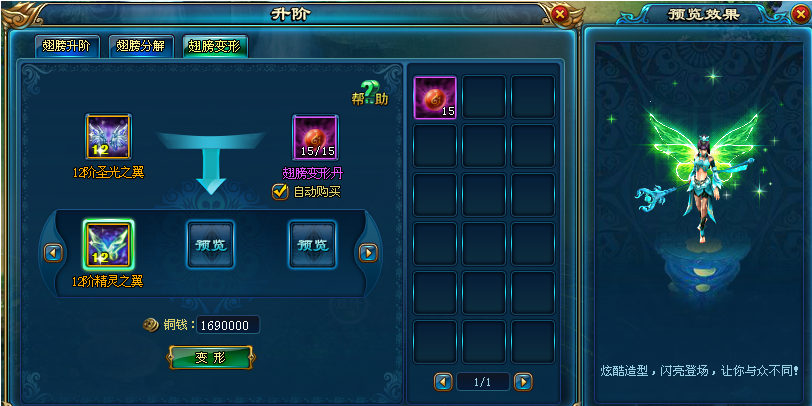The width and height of the screenshot is (812, 406).
Task: Select the 12阶圣光之翼 wing icon
Action: coord(108,137)
